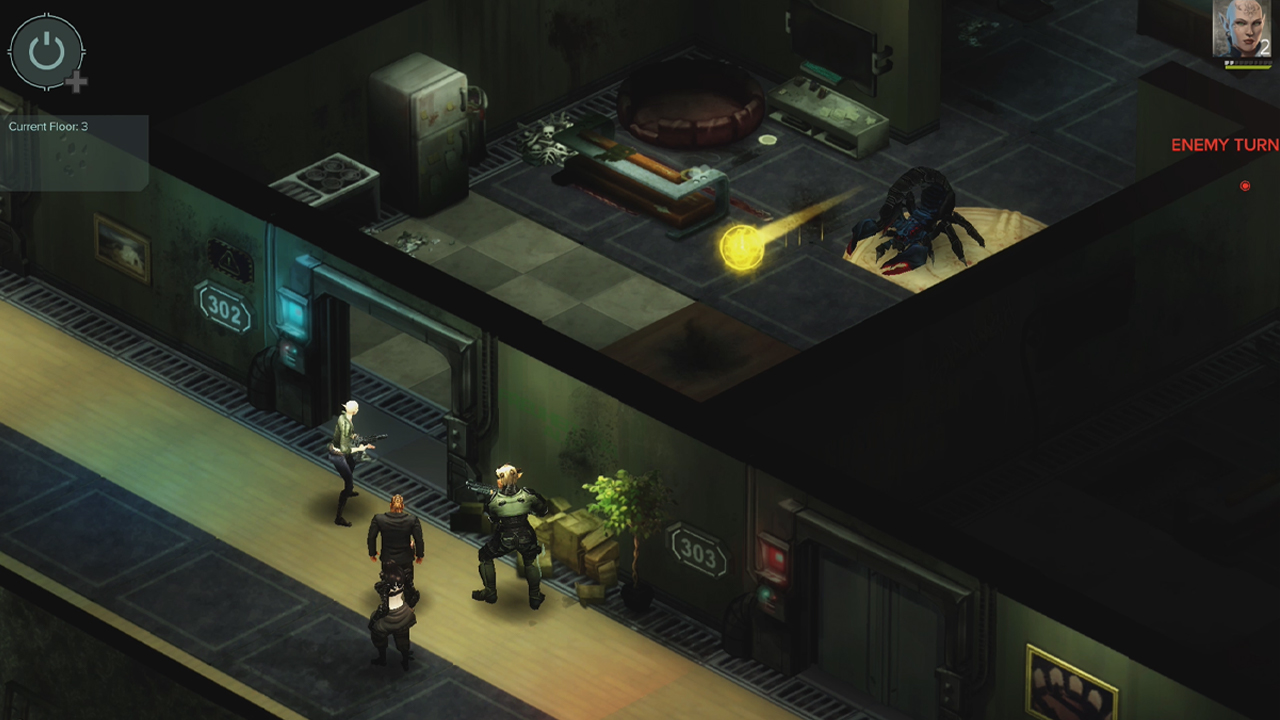Select the armored troll near the crates
Screen dimensions: 1280x720
[510, 510]
